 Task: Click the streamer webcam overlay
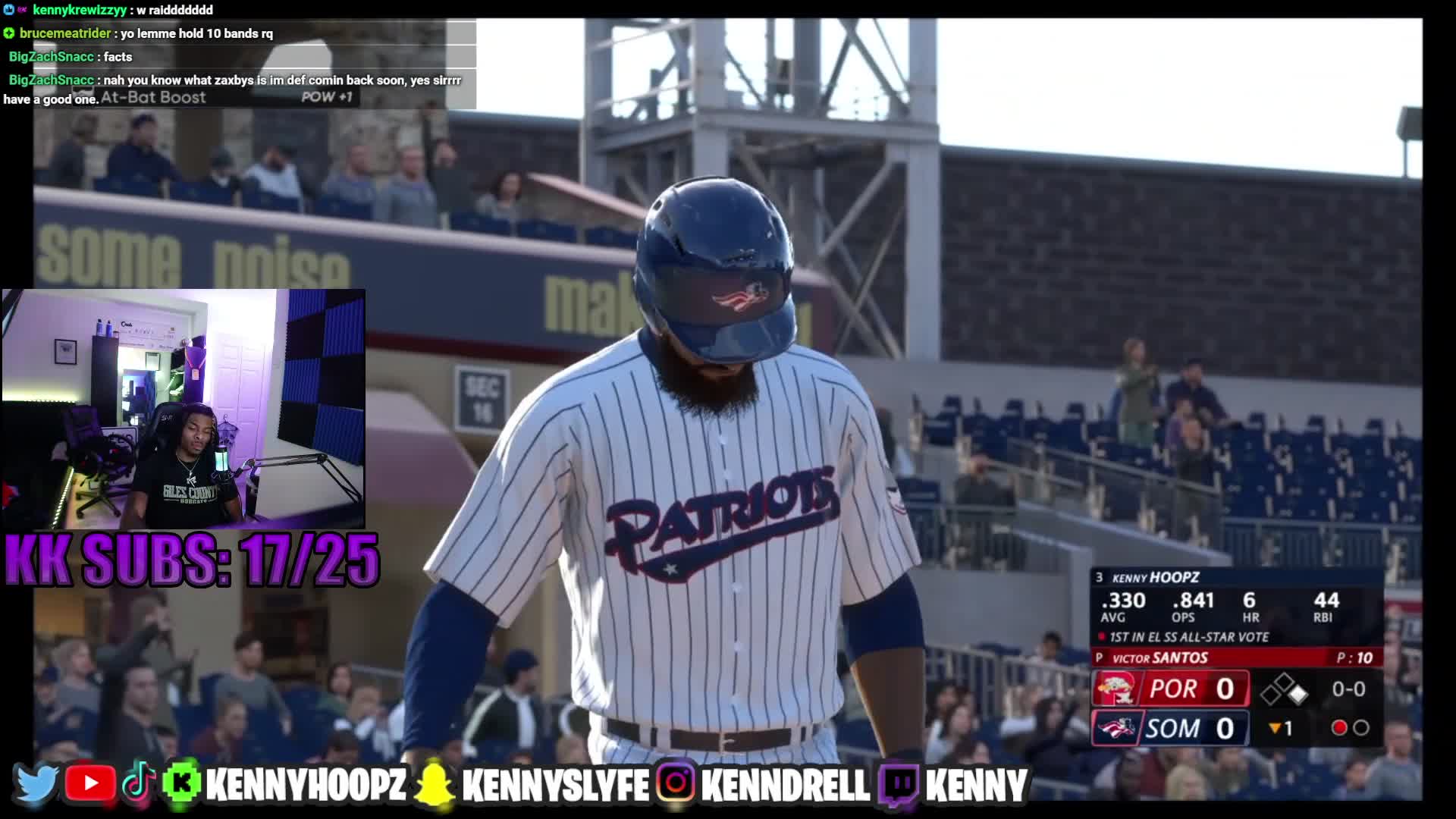pyautogui.click(x=184, y=408)
